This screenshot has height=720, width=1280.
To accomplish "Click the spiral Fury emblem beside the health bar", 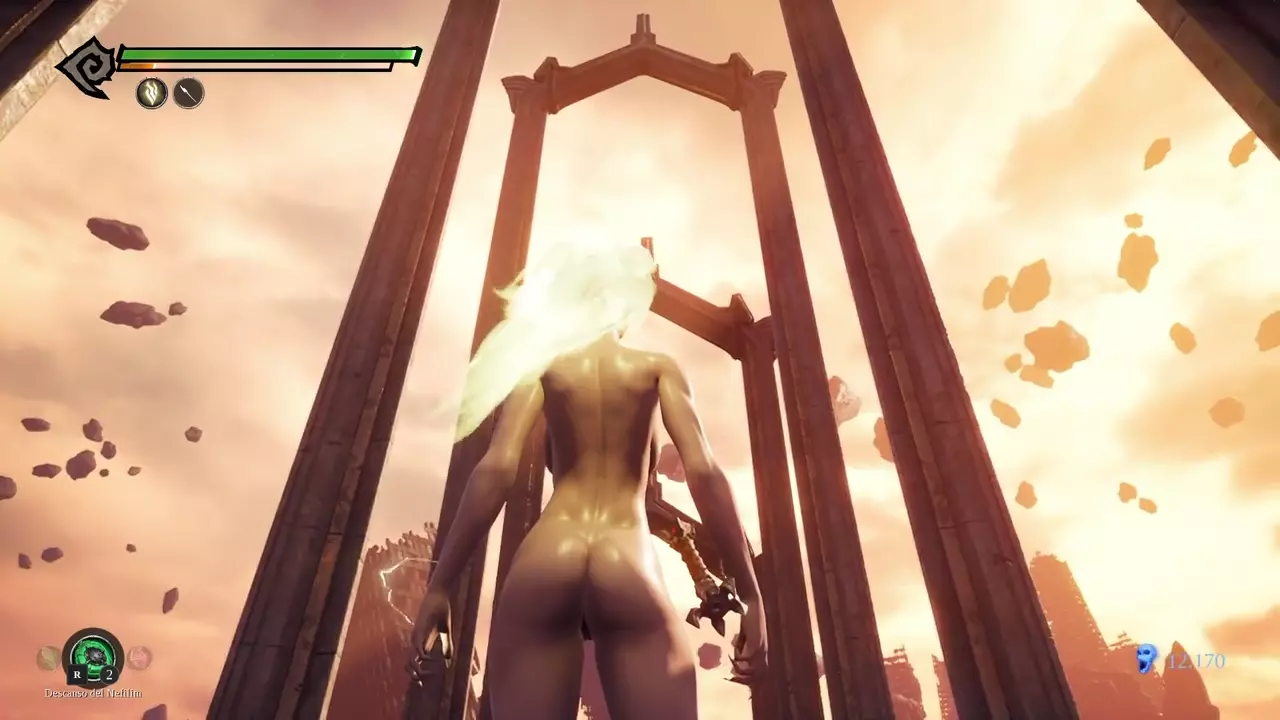I will coord(87,68).
